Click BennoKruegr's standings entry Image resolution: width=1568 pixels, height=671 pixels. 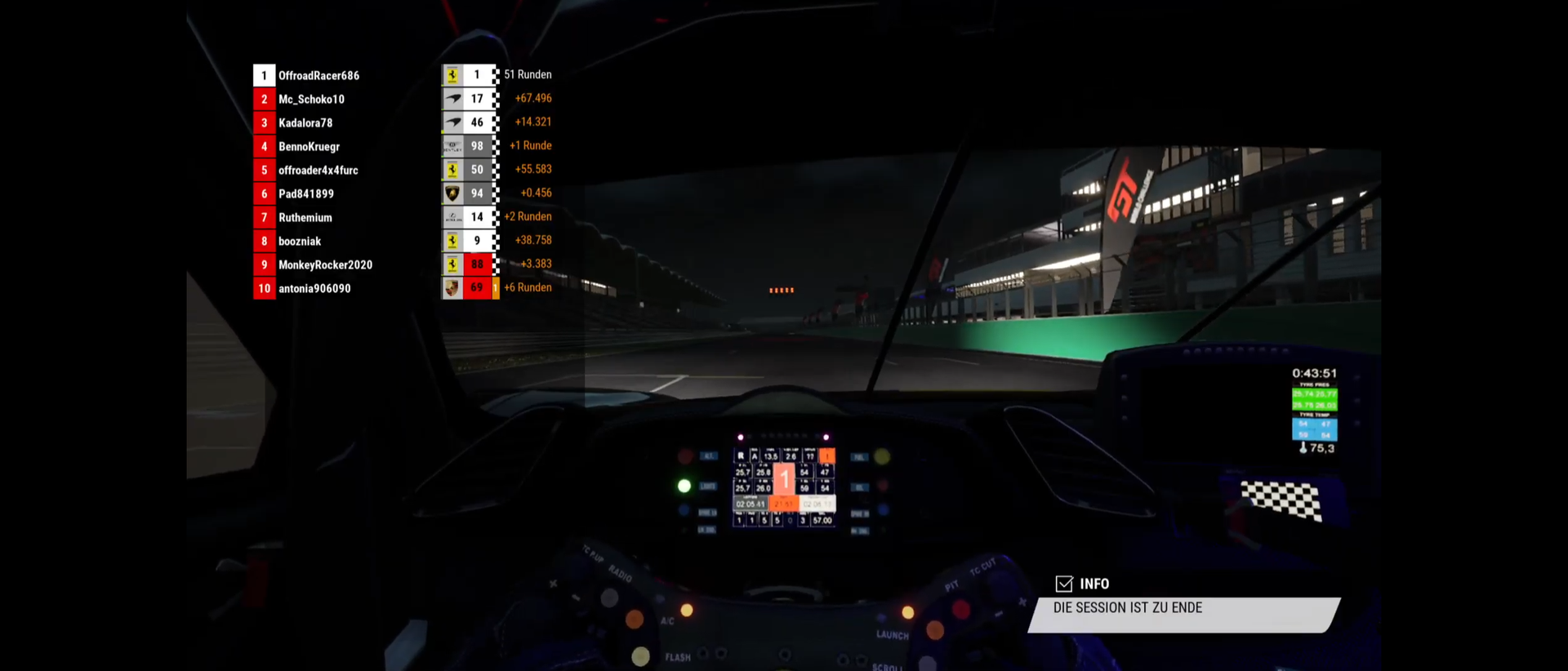coord(309,146)
